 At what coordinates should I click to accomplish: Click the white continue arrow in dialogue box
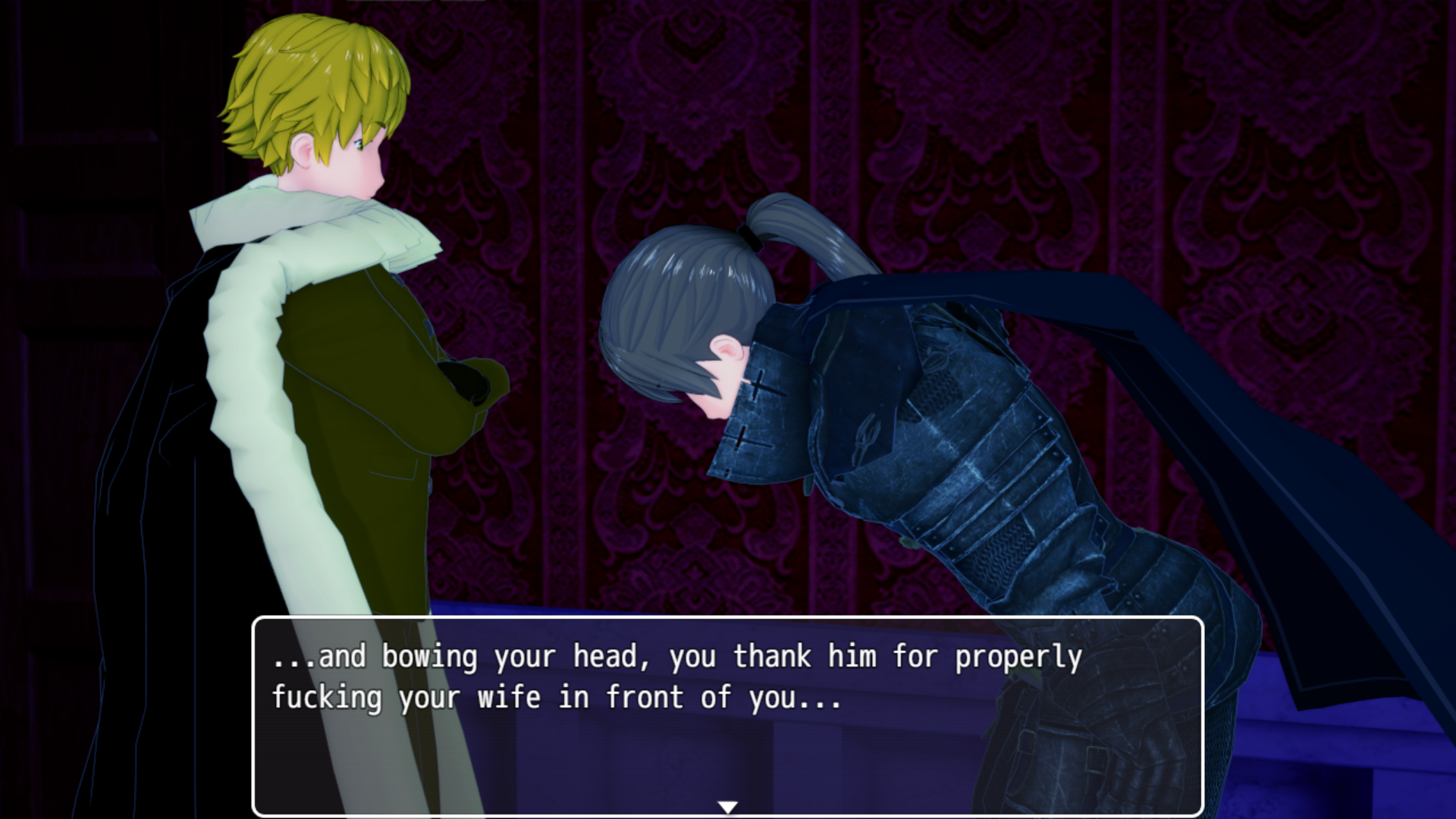[x=727, y=807]
